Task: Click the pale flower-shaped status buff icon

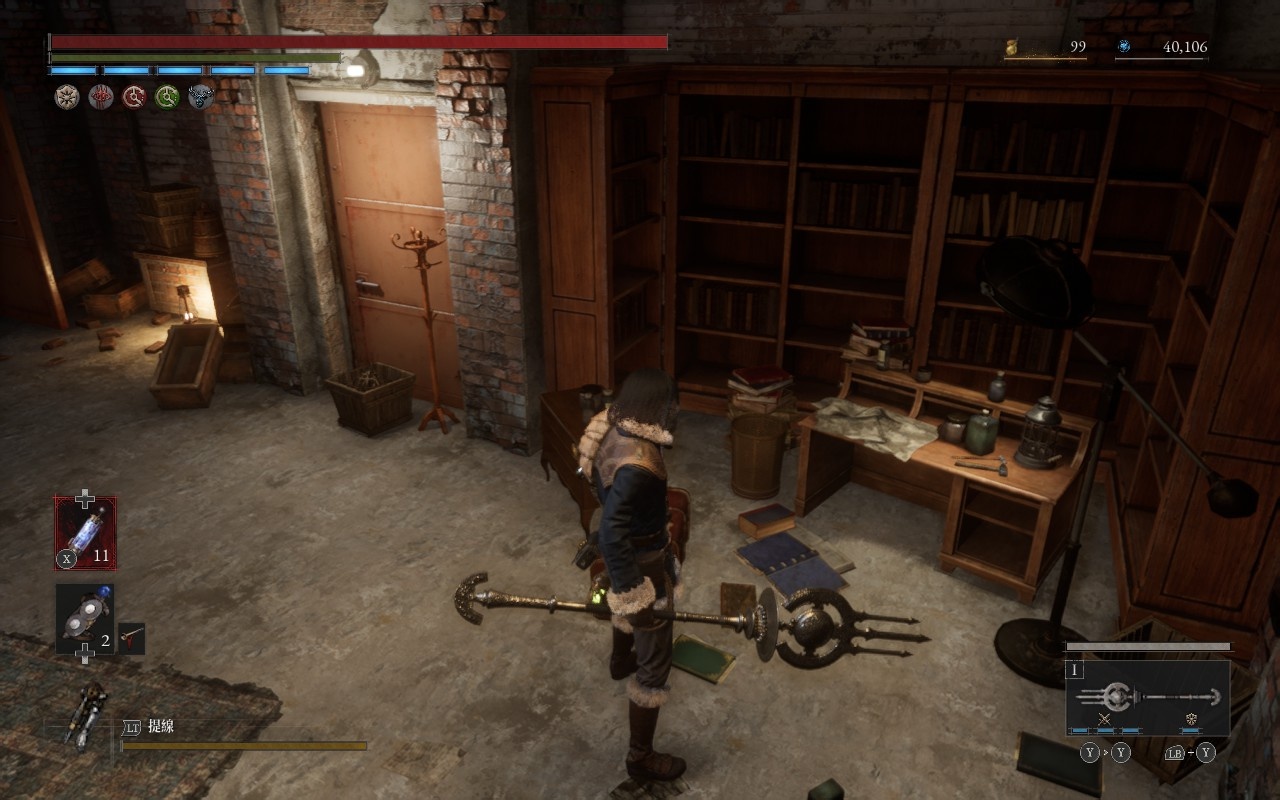Action: (x=67, y=97)
